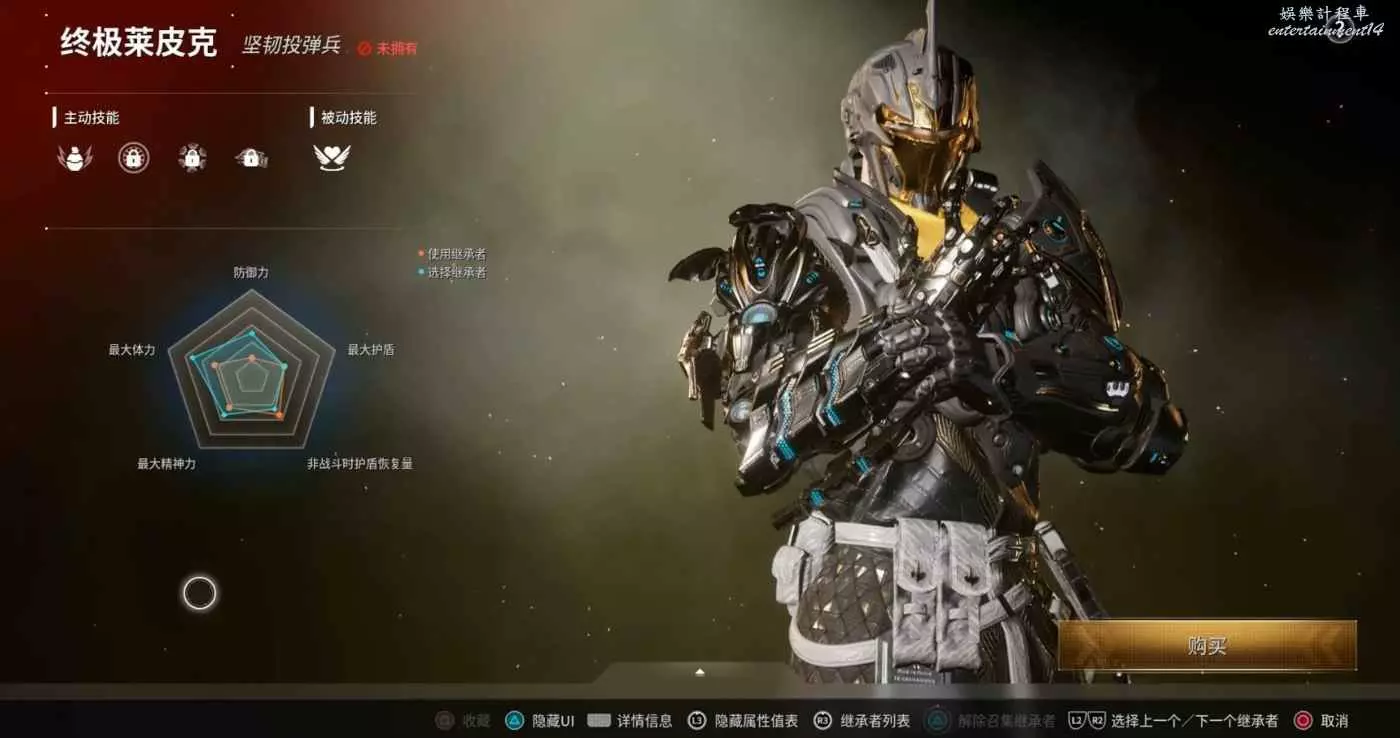Viewport: 1400px width, 738px height.
Task: Toggle 隐藏属性值表 stat table
Action: click(744, 720)
